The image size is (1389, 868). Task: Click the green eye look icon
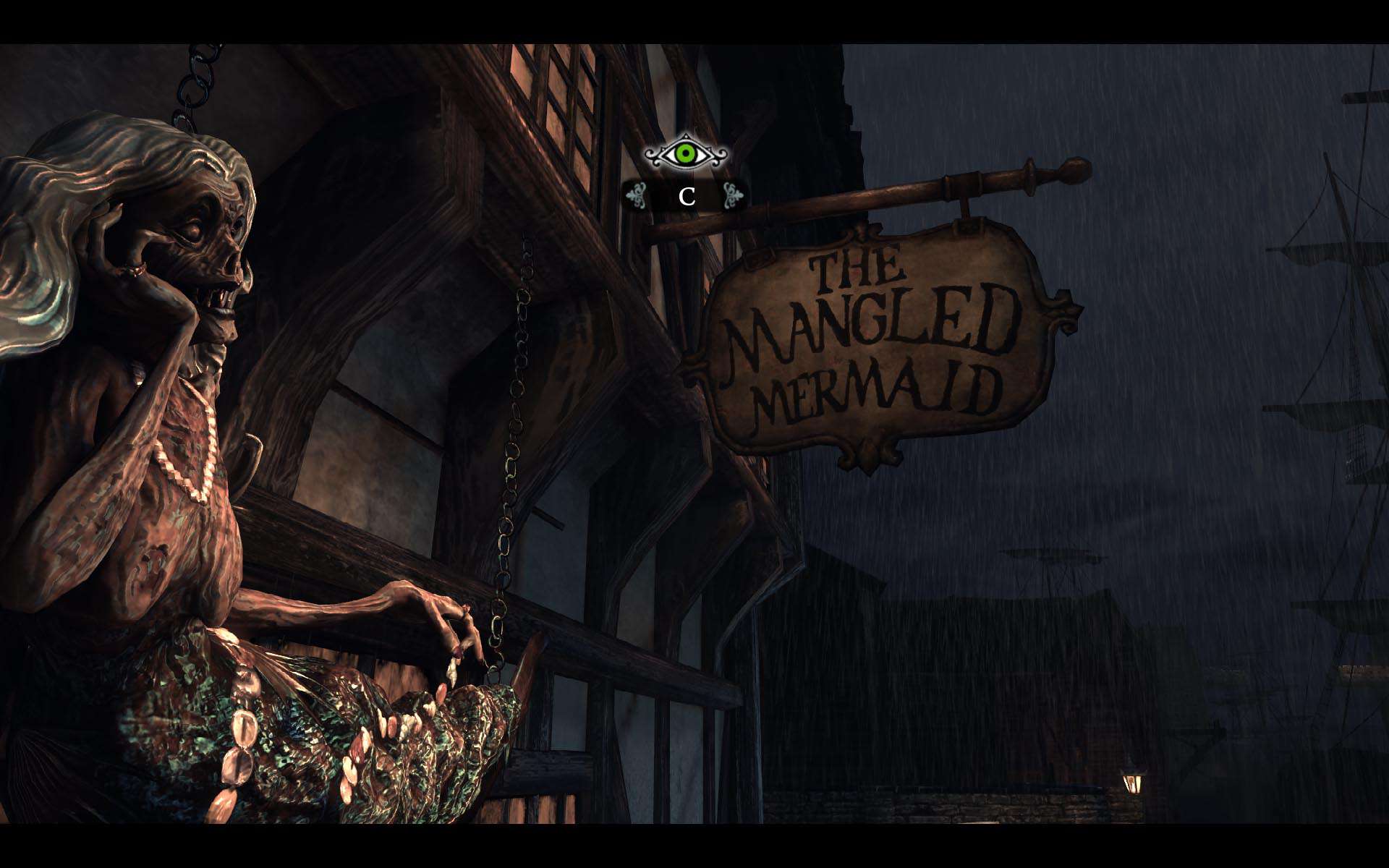[685, 153]
